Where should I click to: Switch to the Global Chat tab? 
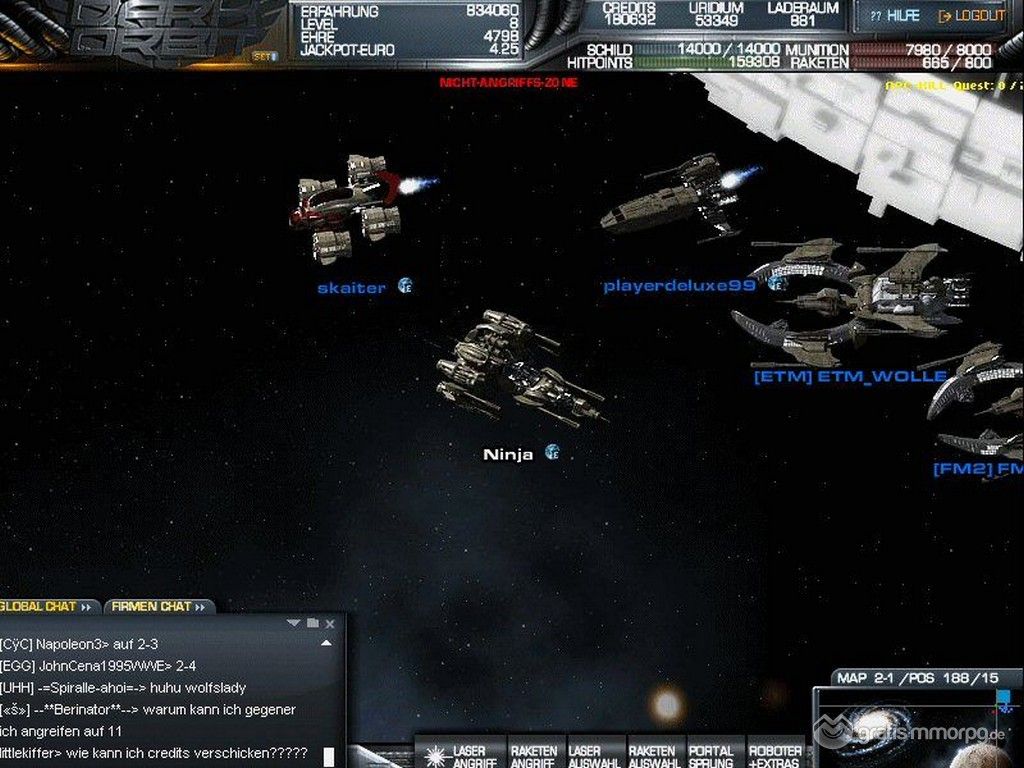[45, 606]
